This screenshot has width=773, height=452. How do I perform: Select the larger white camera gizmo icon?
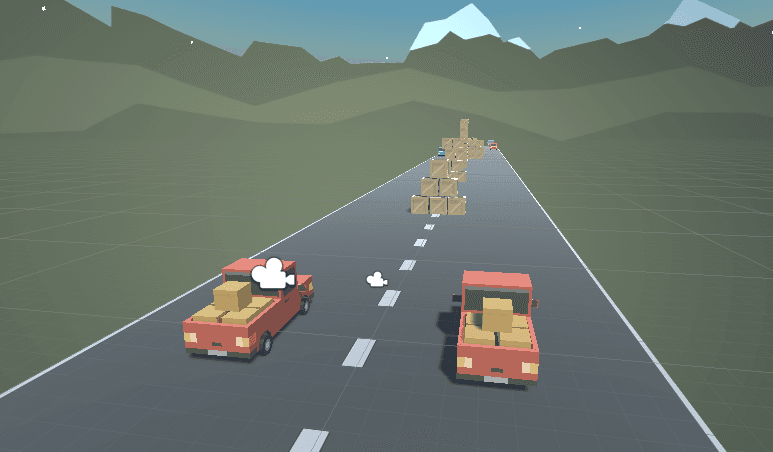271,274
